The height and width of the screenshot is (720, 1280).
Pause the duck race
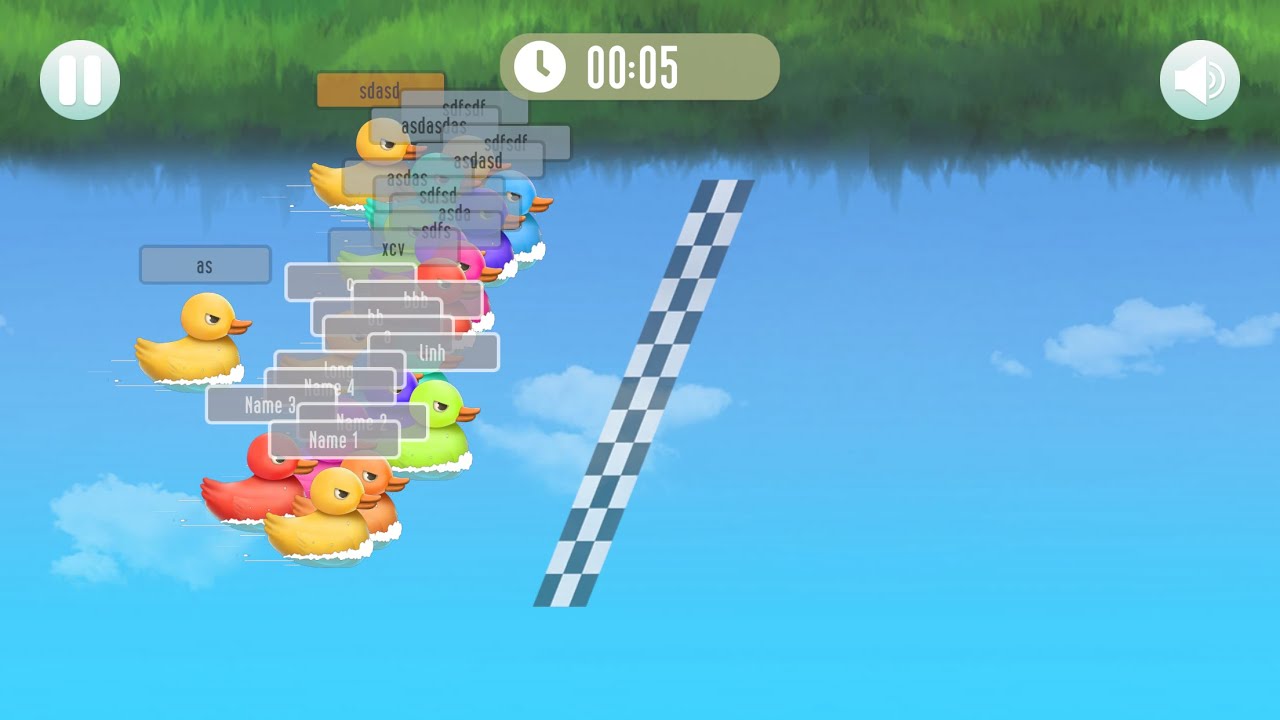[80, 80]
